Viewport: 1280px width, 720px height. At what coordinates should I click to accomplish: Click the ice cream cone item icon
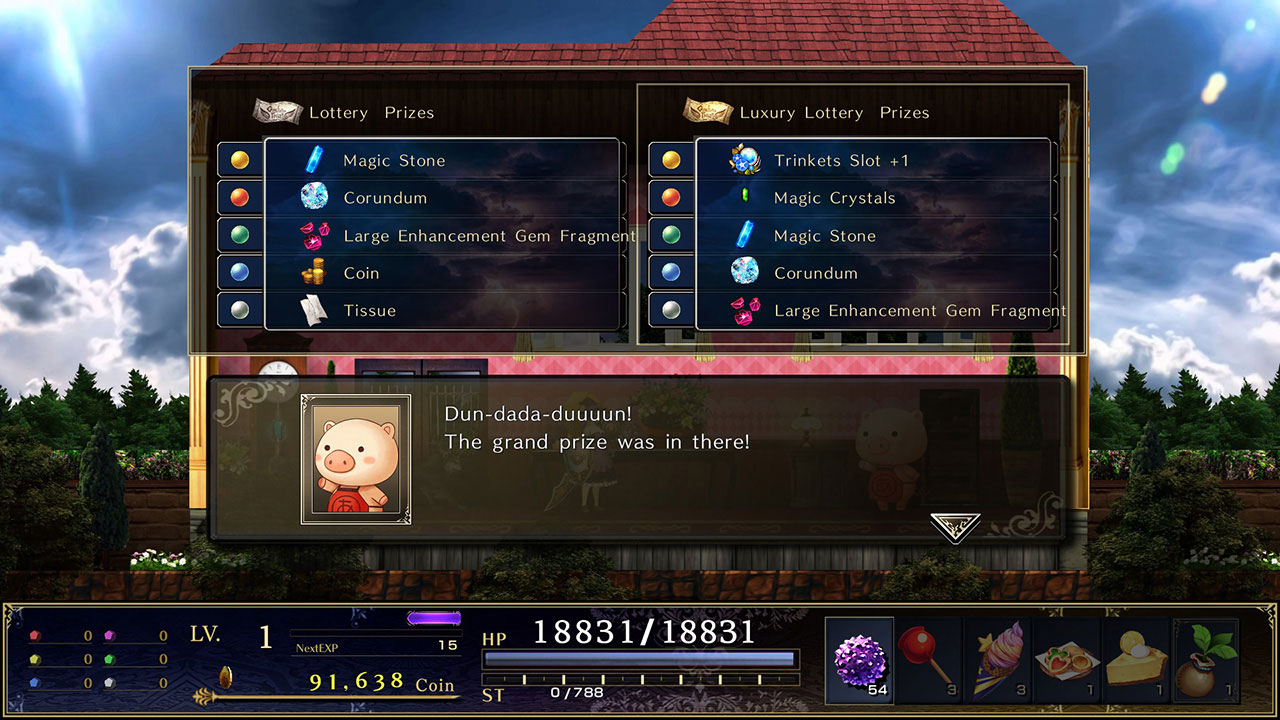click(x=1000, y=657)
